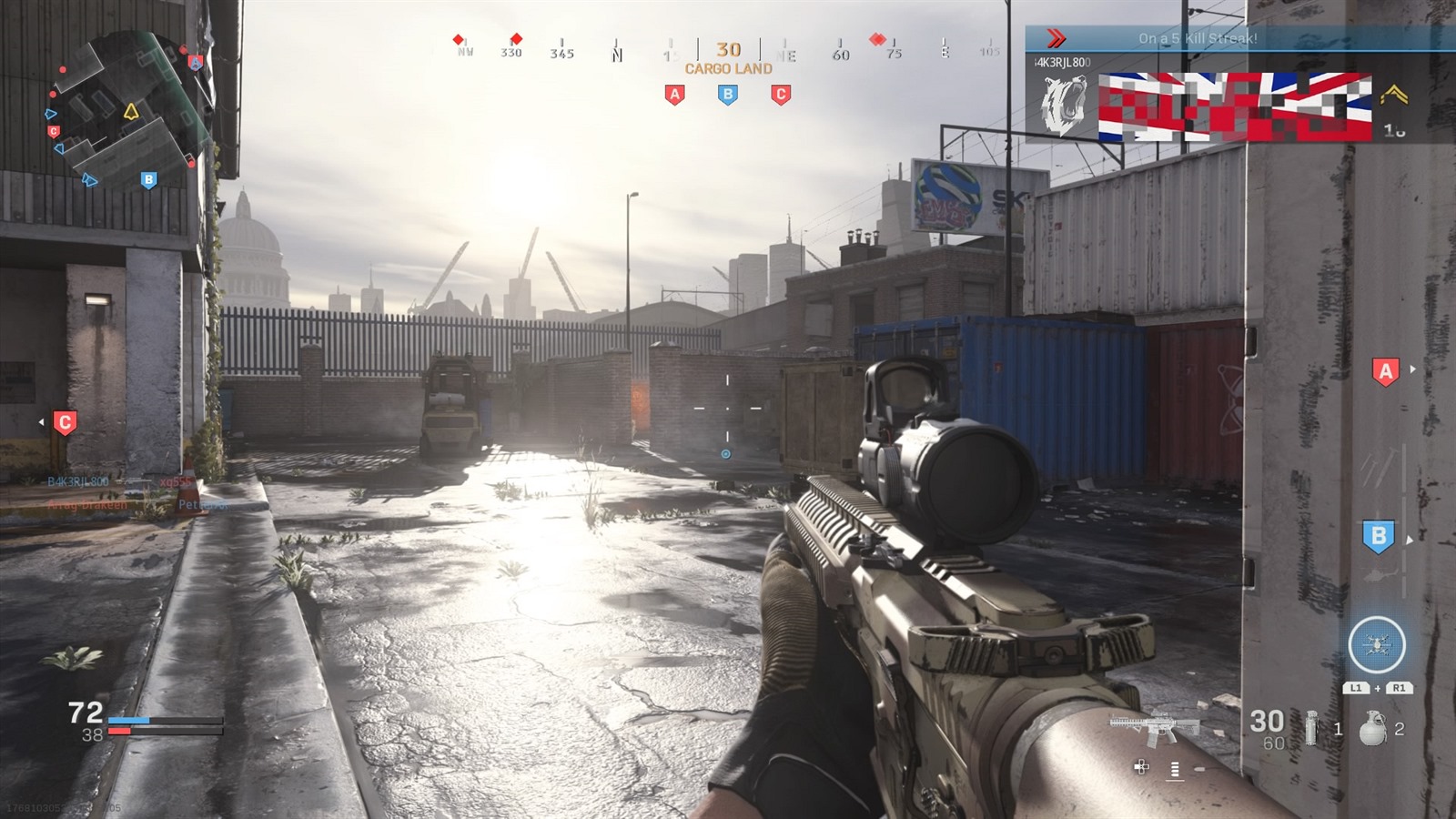Image resolution: width=1456 pixels, height=819 pixels.
Task: Click the large blue B marker with arrow
Action: pyautogui.click(x=1379, y=536)
